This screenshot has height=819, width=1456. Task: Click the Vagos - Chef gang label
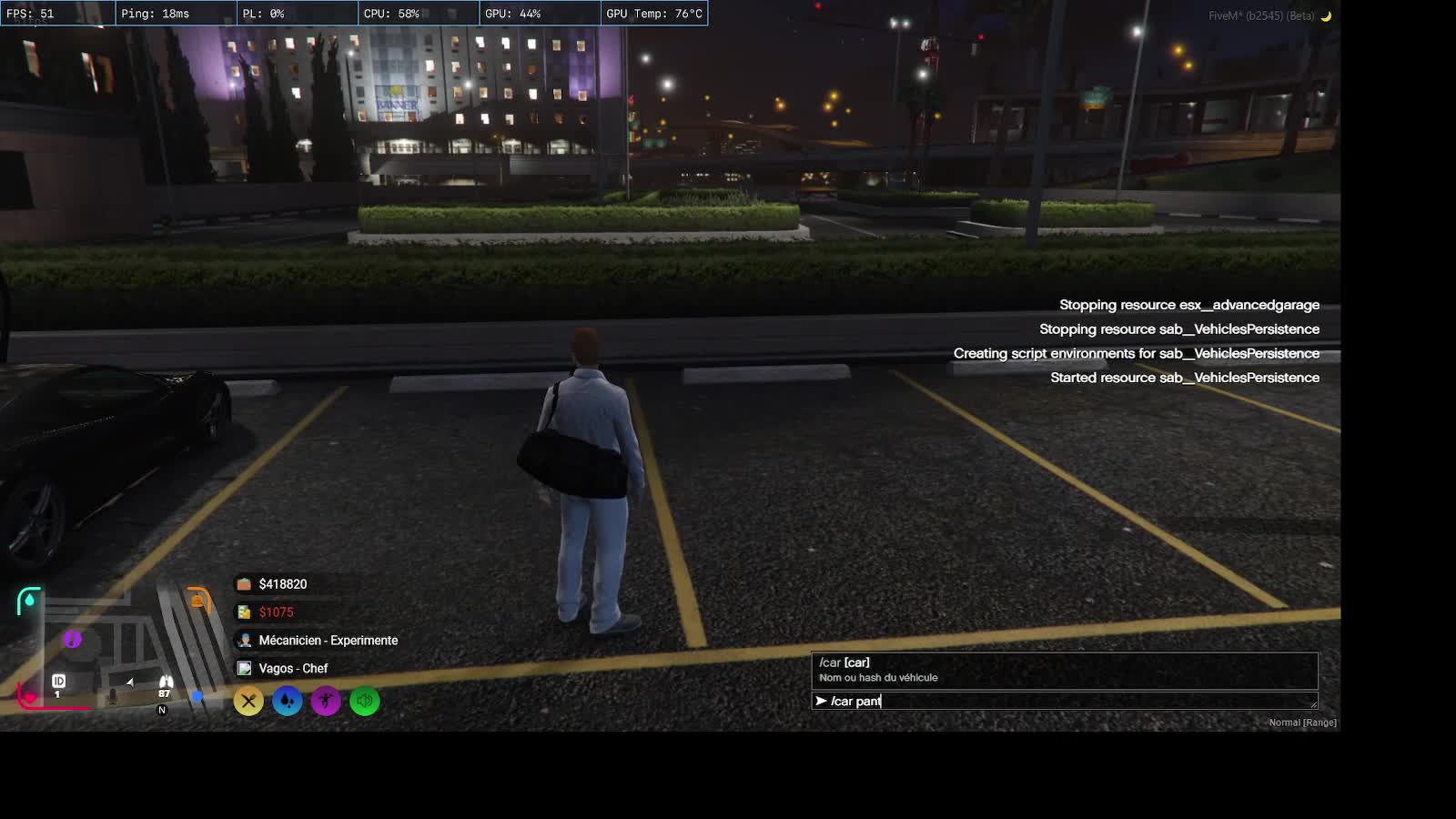tap(292, 669)
